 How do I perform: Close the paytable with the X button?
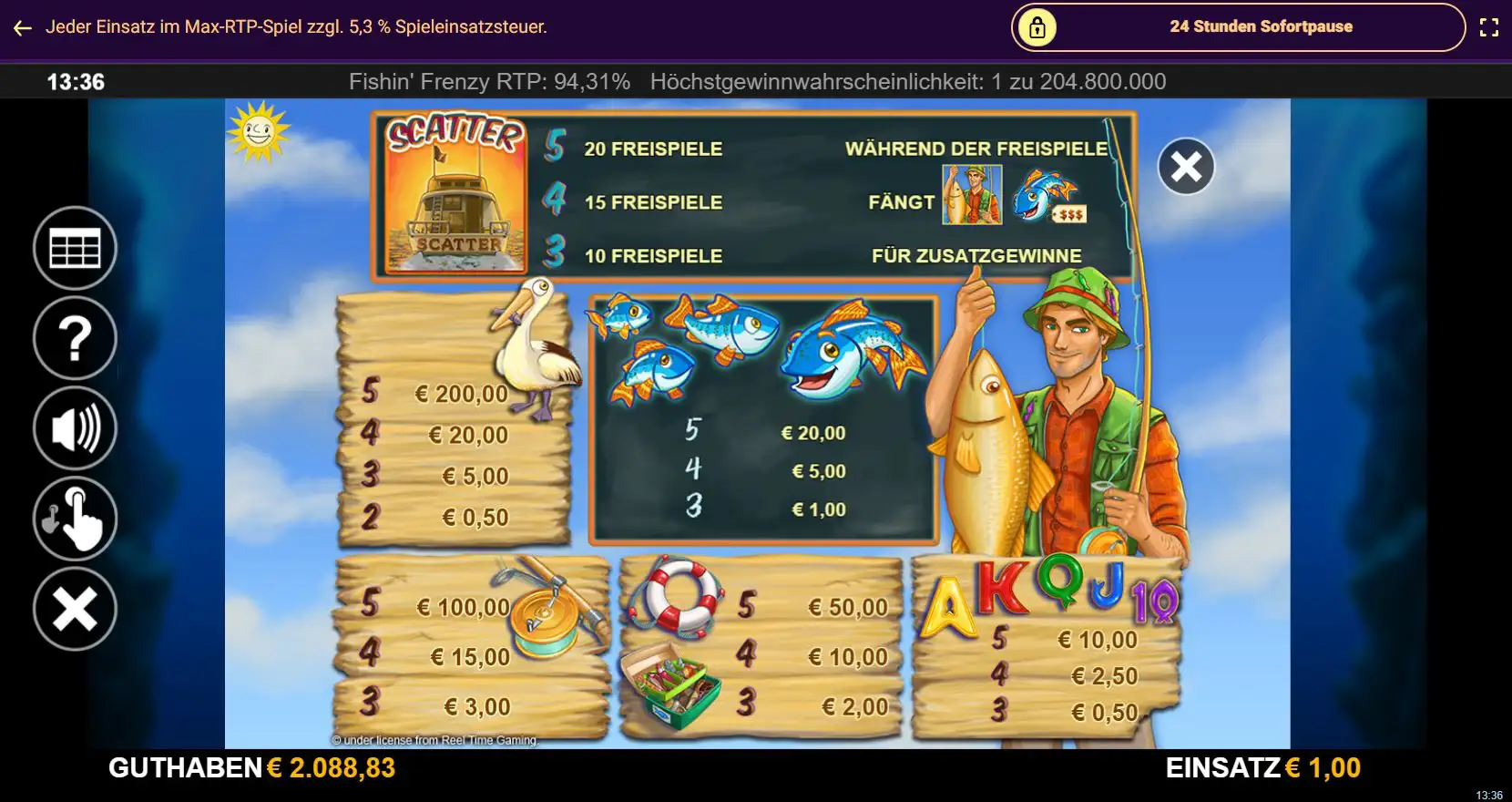tap(1186, 167)
